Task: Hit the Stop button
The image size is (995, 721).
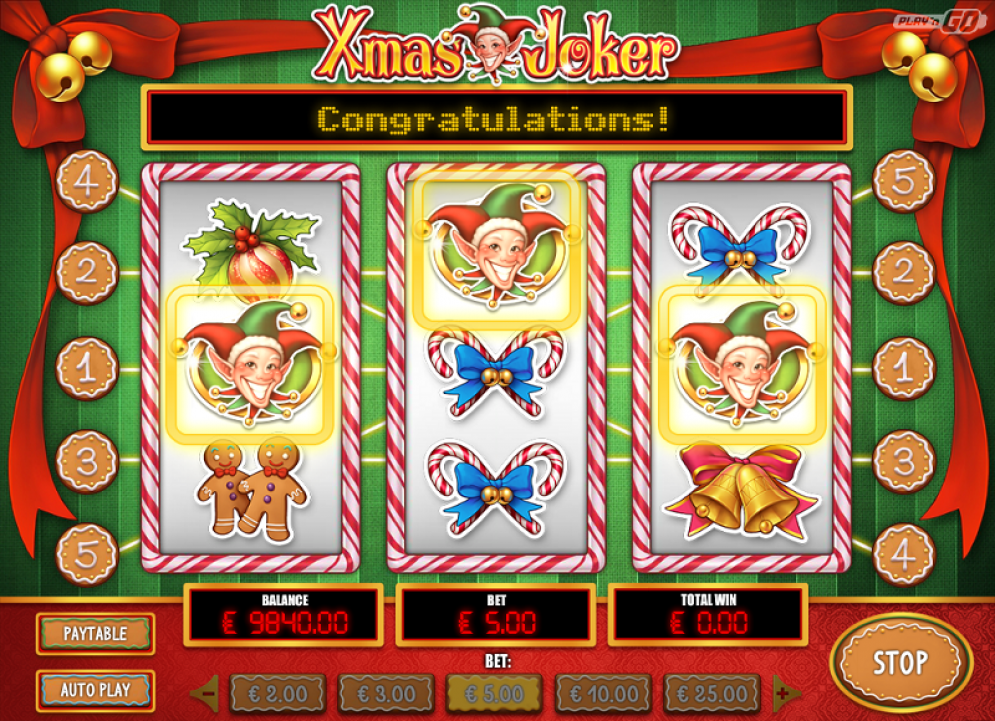Action: pos(900,662)
